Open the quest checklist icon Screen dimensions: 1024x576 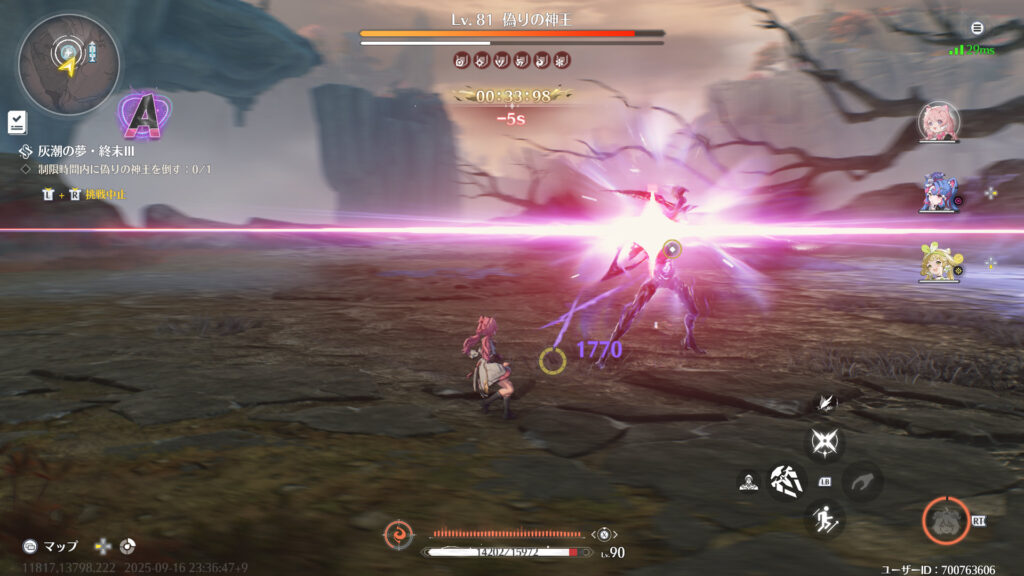(17, 122)
